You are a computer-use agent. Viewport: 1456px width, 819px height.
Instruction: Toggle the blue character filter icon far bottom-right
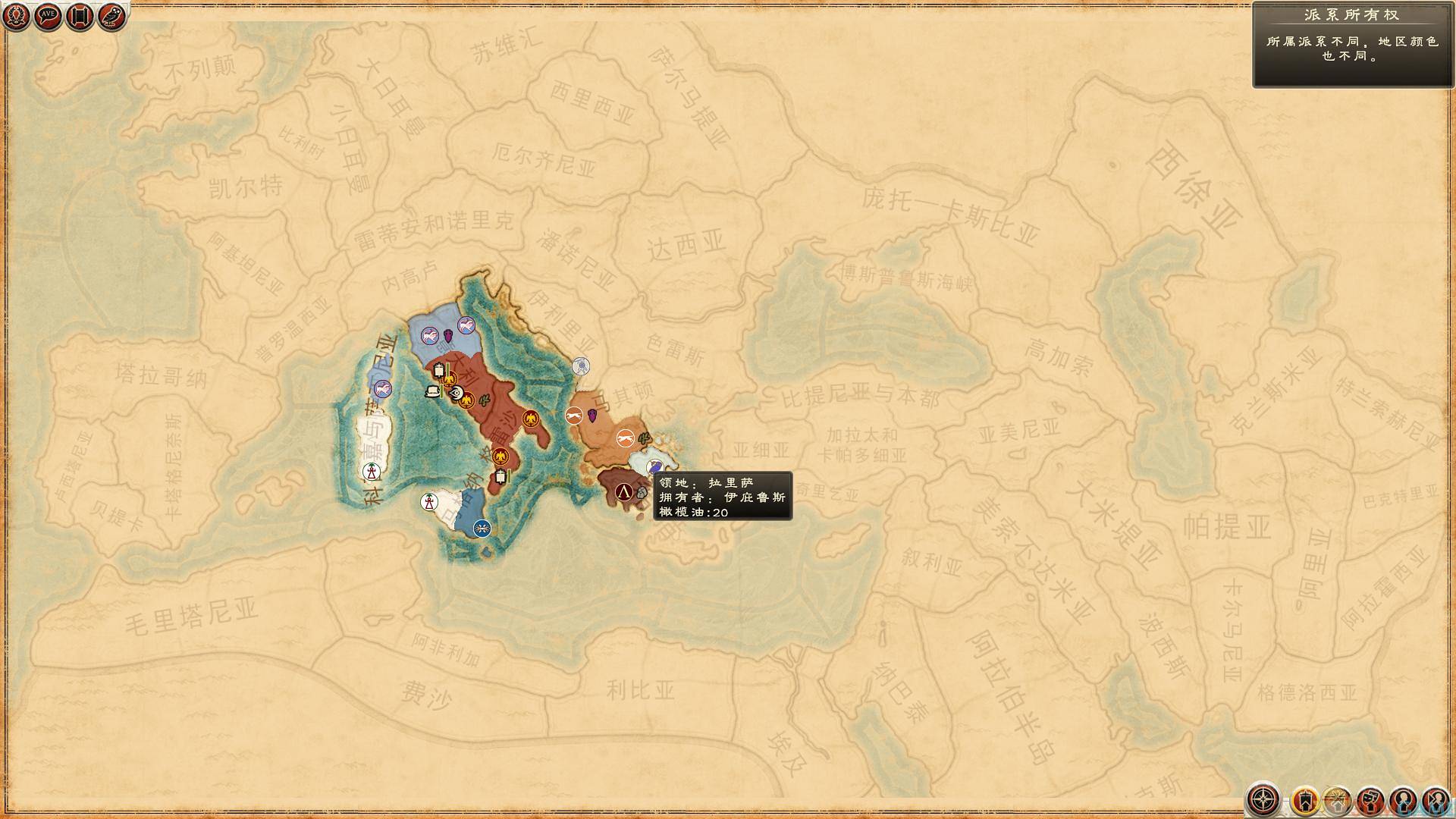coord(1437,799)
